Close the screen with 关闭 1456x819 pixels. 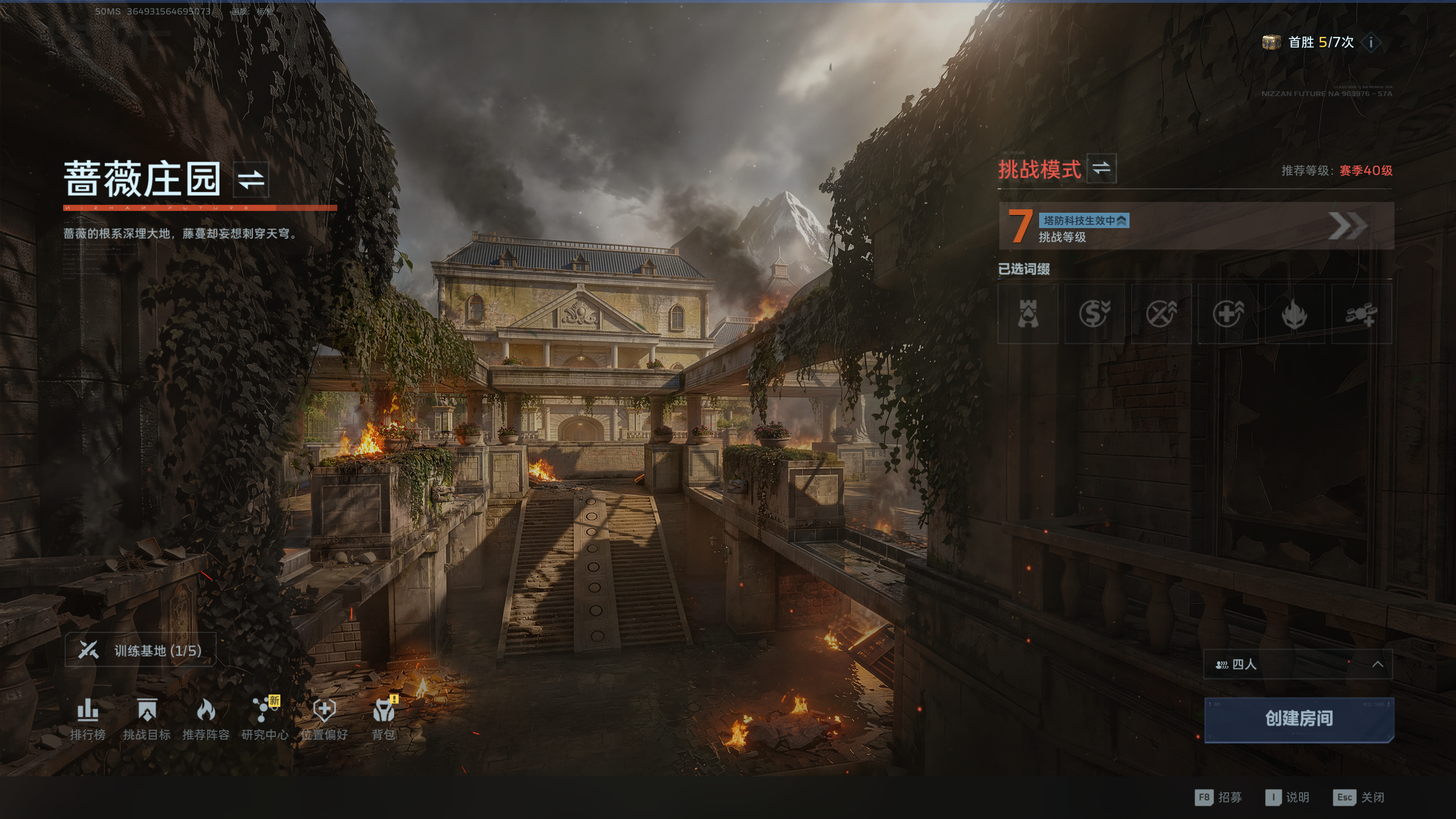pyautogui.click(x=1359, y=797)
